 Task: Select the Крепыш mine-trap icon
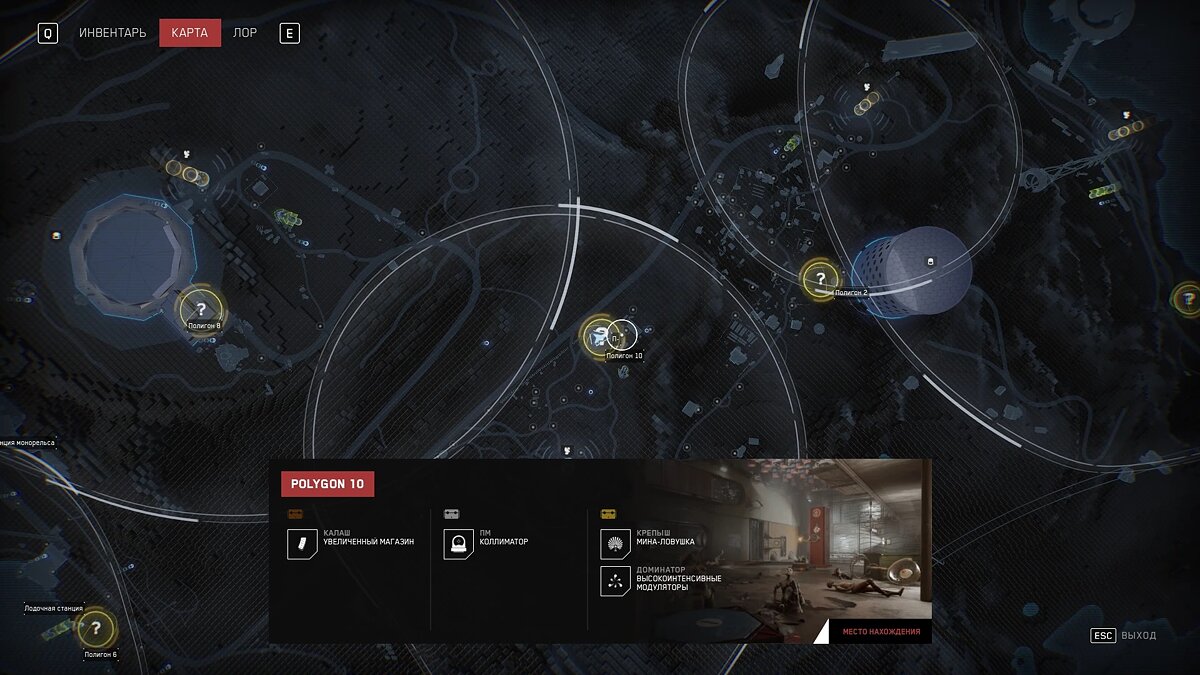[x=615, y=545]
